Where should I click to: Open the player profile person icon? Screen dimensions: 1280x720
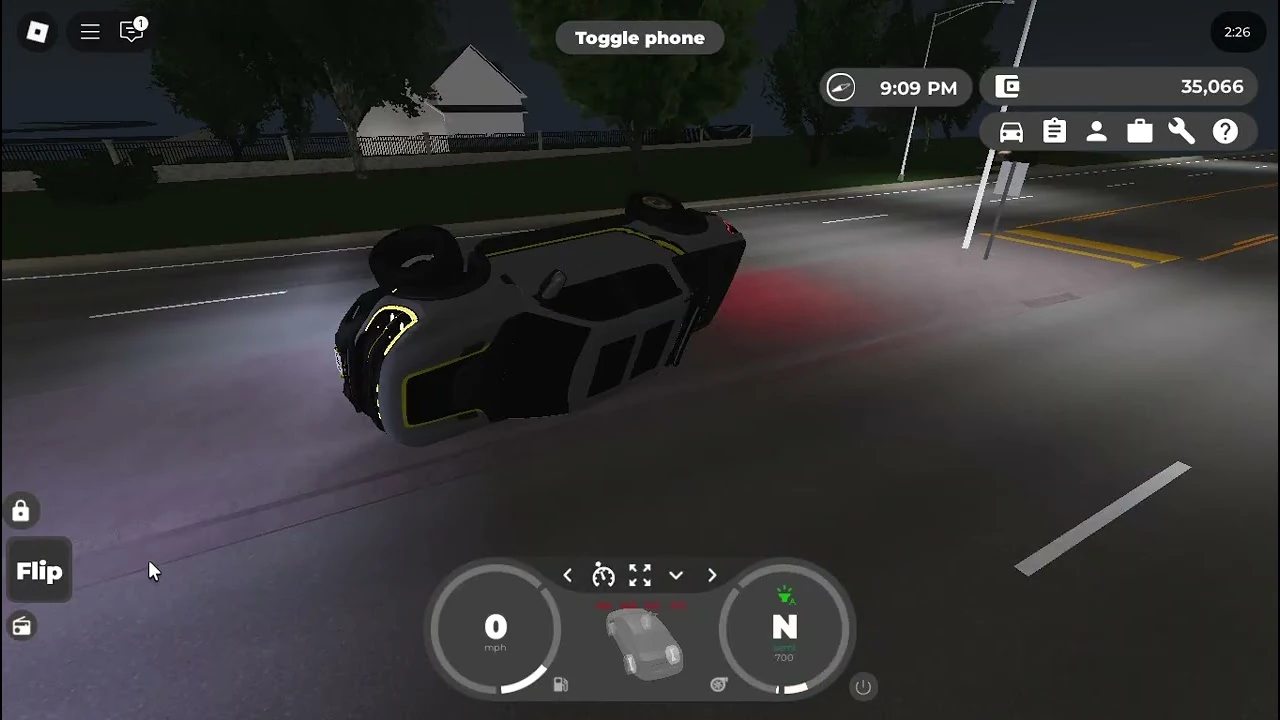[x=1097, y=131]
